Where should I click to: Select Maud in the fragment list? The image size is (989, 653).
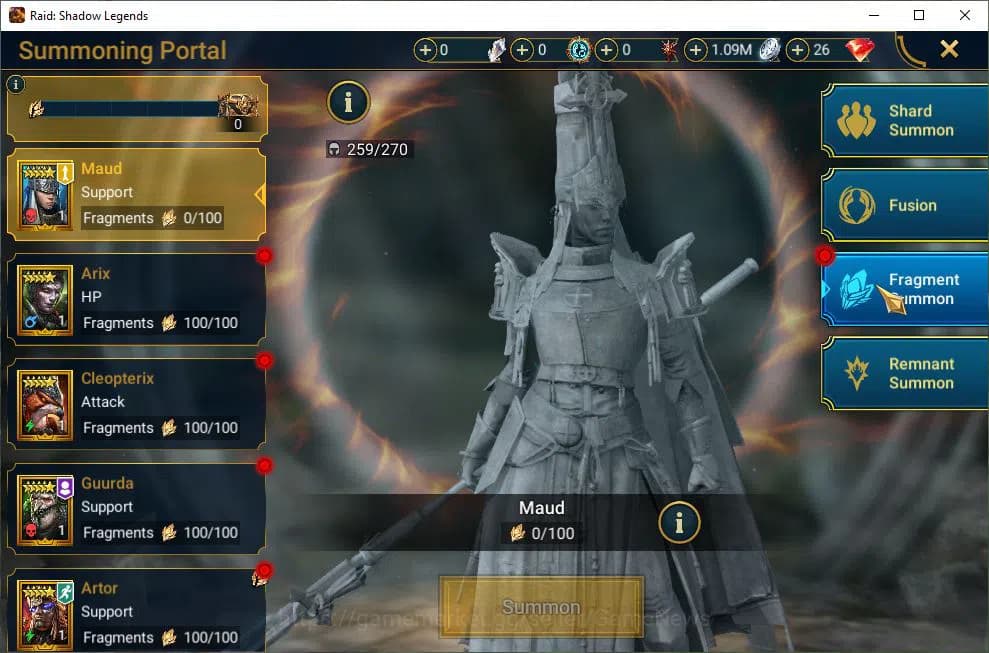(x=137, y=194)
